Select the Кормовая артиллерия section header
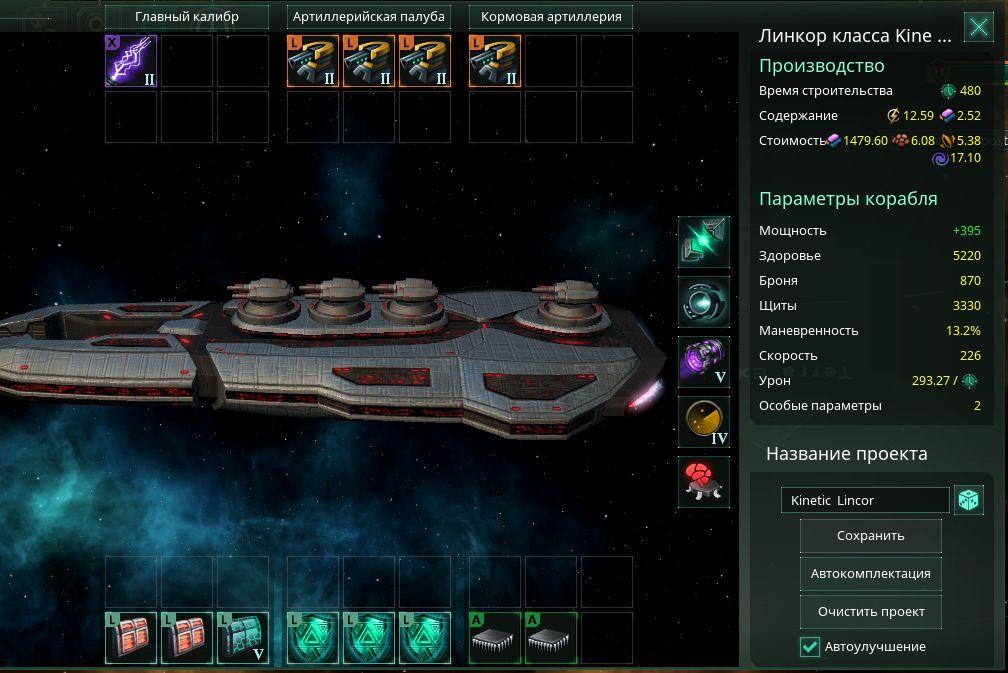 (551, 17)
